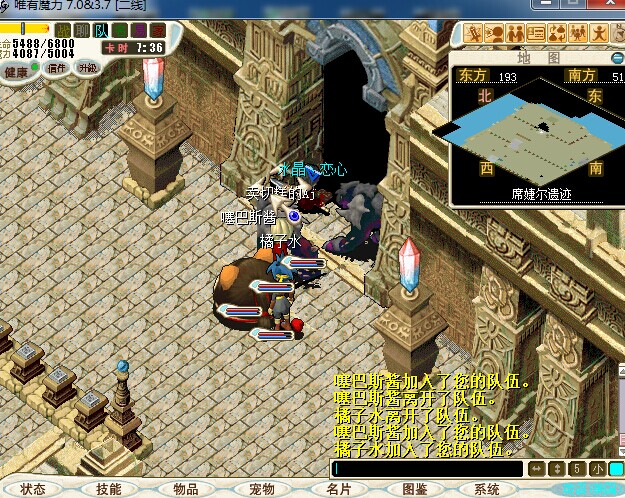Toggle the 队 team mode icon

click(100, 30)
